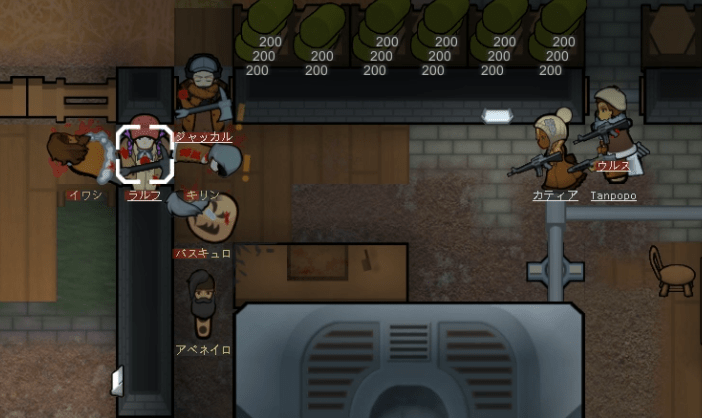Click the ウルス name label
702x418 pixels.
(612, 166)
